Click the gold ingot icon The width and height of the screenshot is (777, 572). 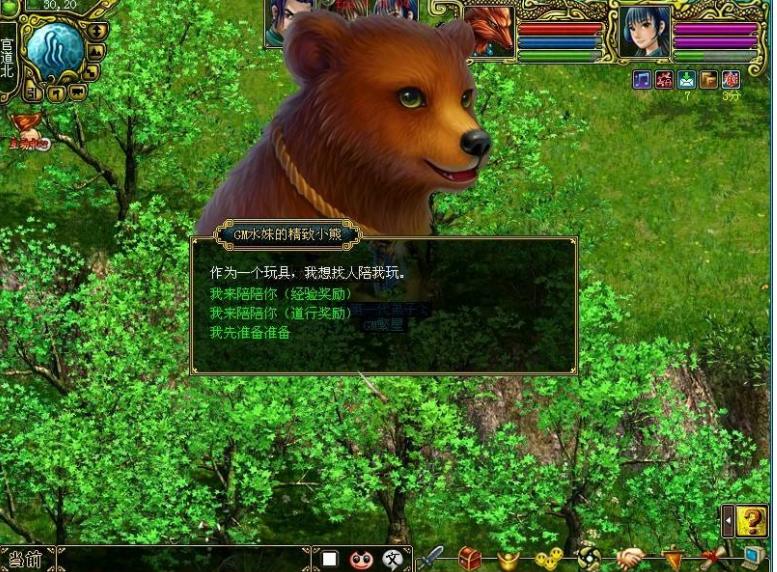pyautogui.click(x=509, y=559)
